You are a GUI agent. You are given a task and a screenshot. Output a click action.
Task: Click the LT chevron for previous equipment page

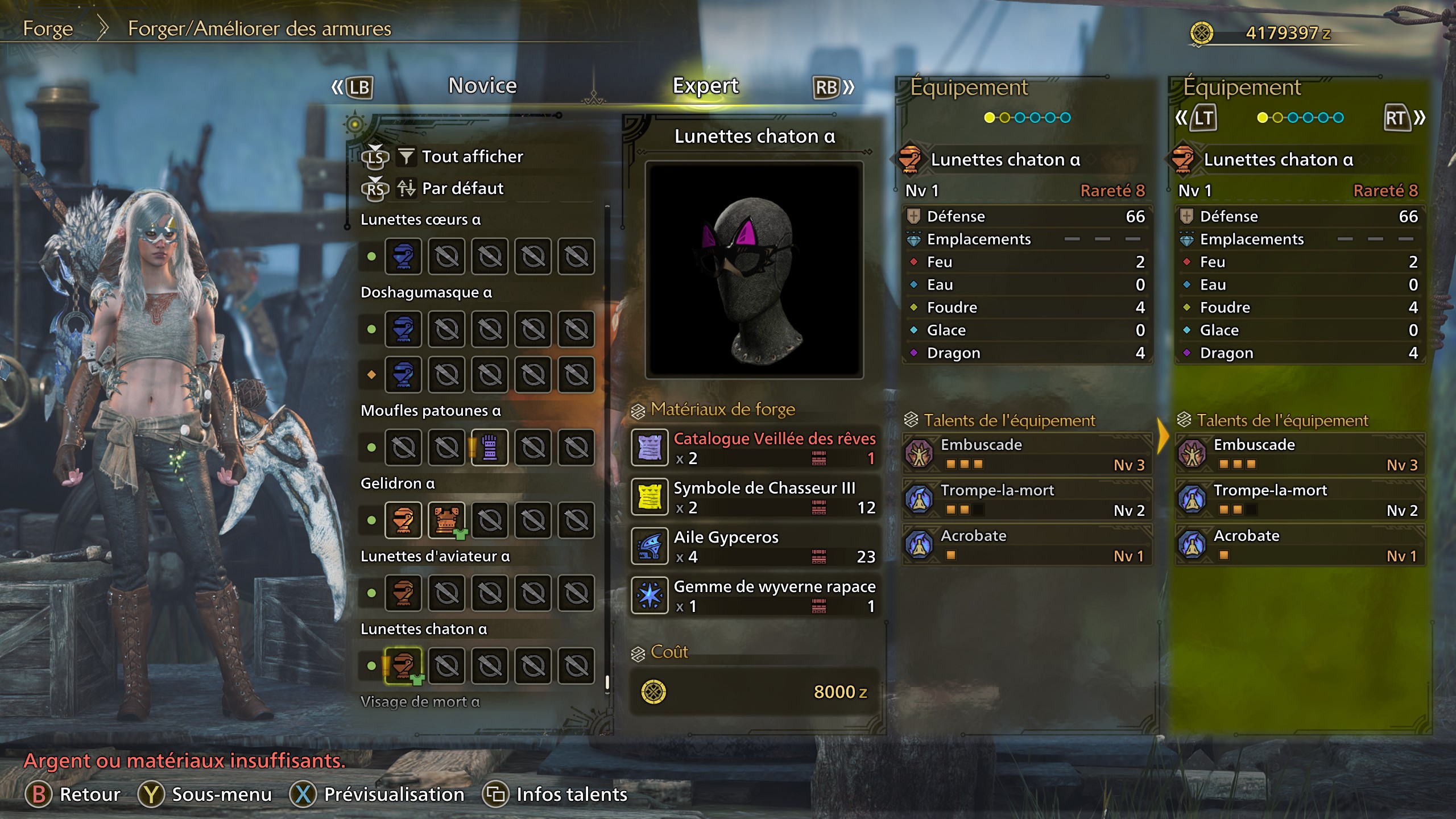click(1202, 118)
